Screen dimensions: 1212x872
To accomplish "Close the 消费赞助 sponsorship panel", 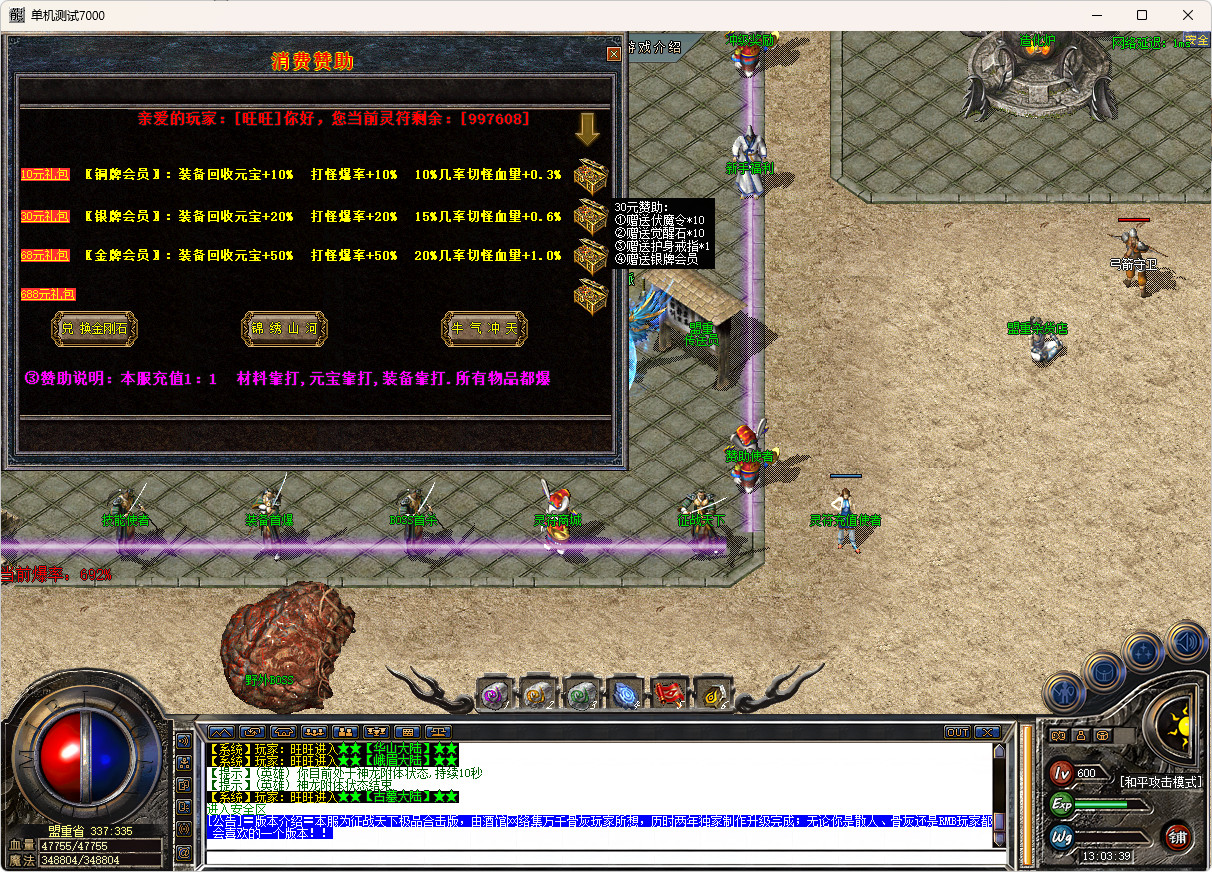I will 614,54.
